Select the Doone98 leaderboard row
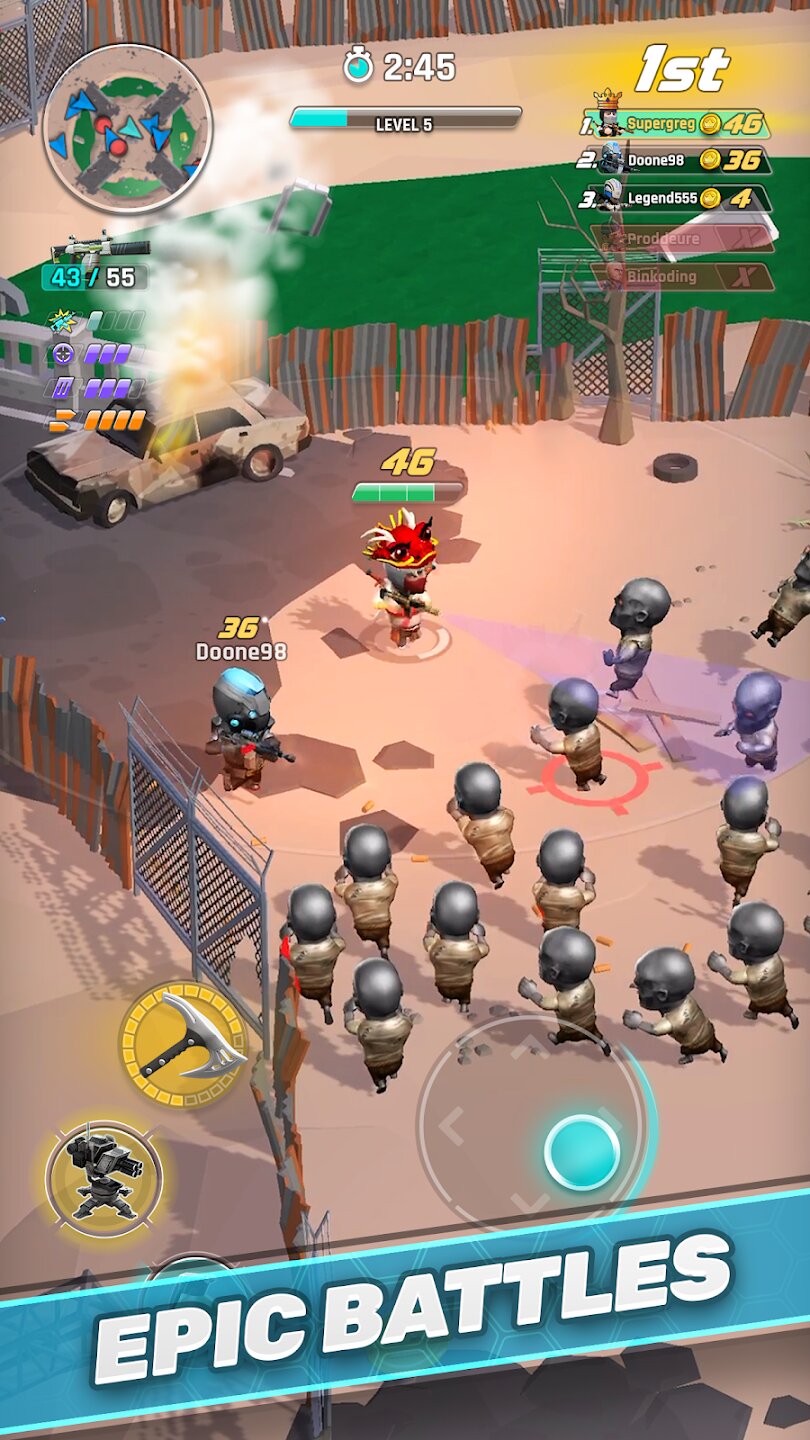The height and width of the screenshot is (1440, 810). click(x=686, y=160)
